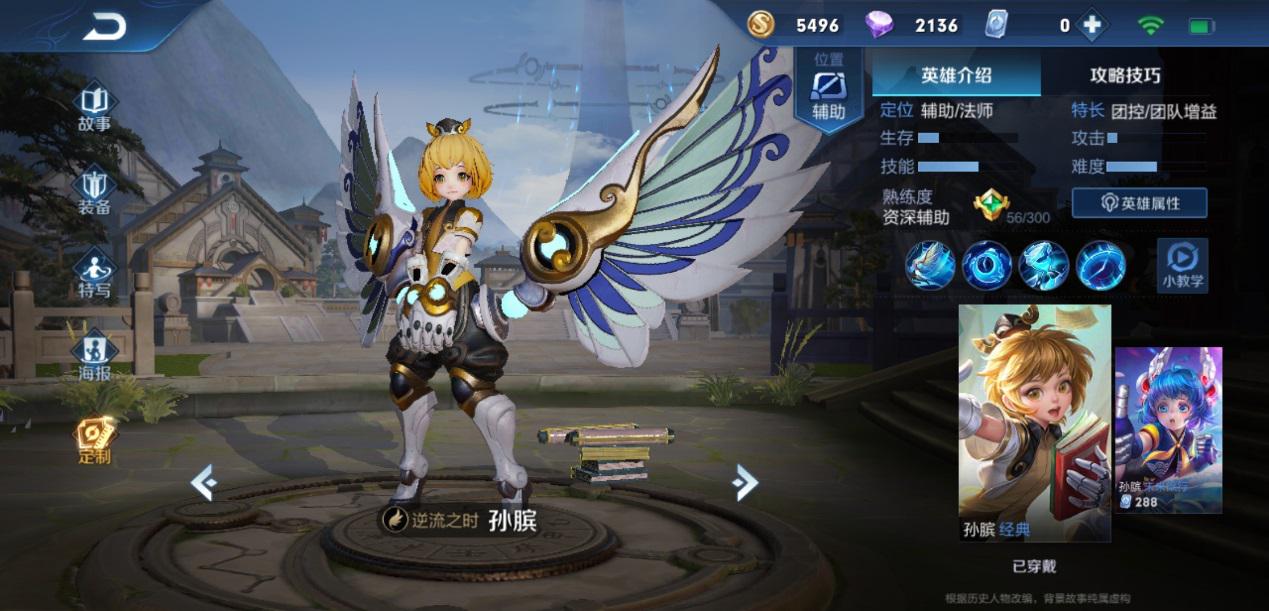This screenshot has height=611, width=1269.
Task: Play the 小教学 tutorial video
Action: (x=1182, y=265)
